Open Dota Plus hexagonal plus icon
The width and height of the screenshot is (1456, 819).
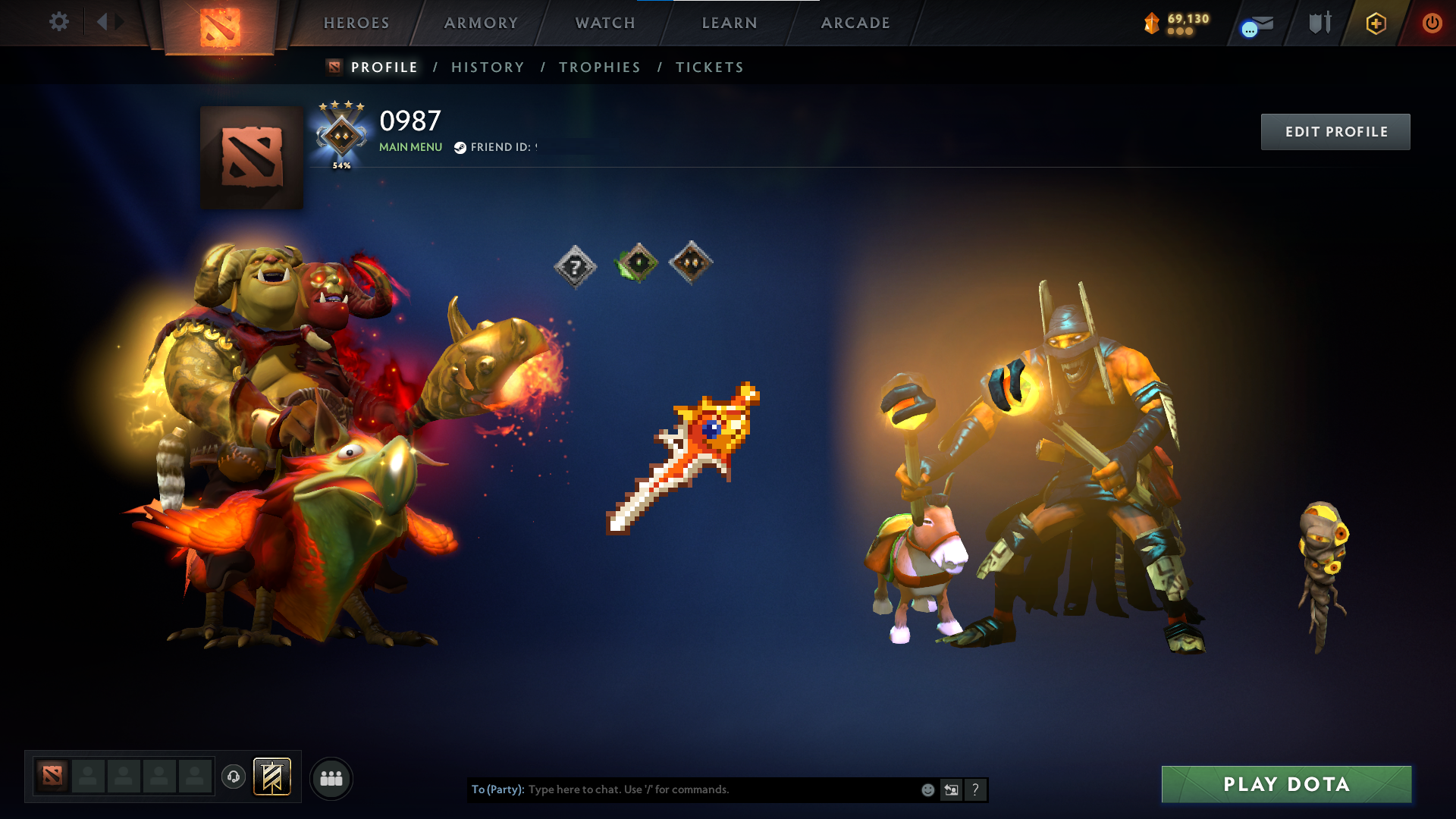1376,23
